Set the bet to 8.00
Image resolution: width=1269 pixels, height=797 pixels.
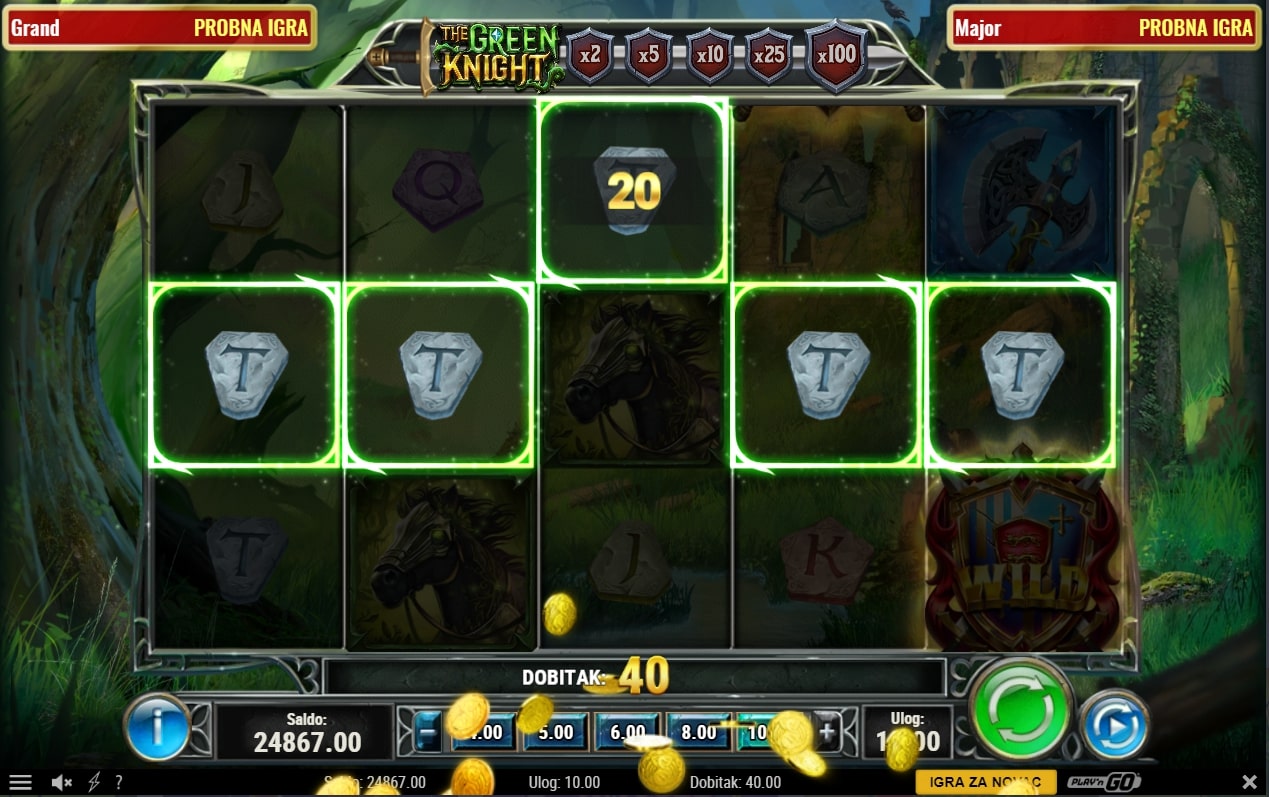point(699,732)
